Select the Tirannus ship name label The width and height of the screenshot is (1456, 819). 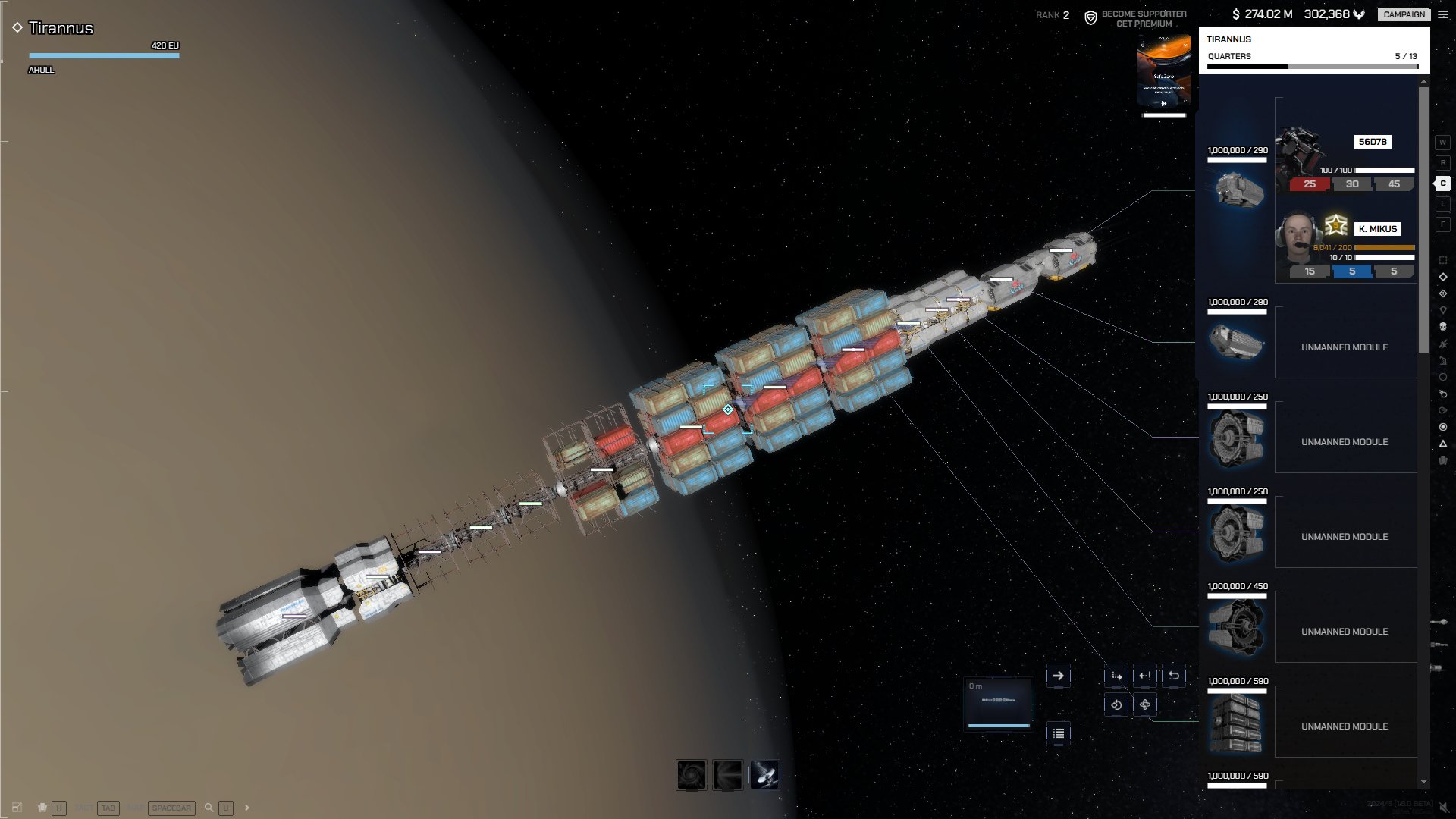coord(61,28)
